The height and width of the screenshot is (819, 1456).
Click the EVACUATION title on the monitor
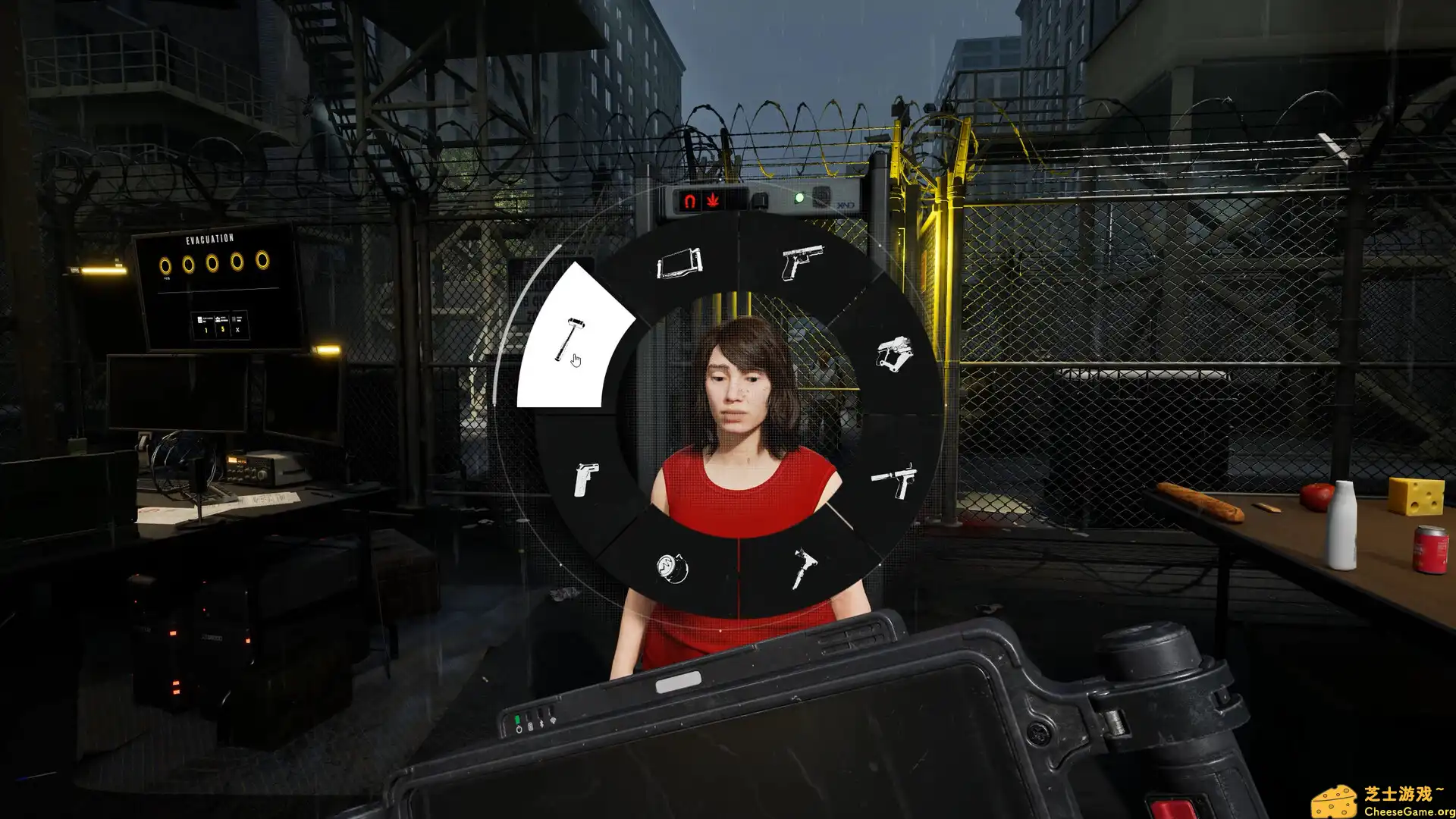point(210,239)
